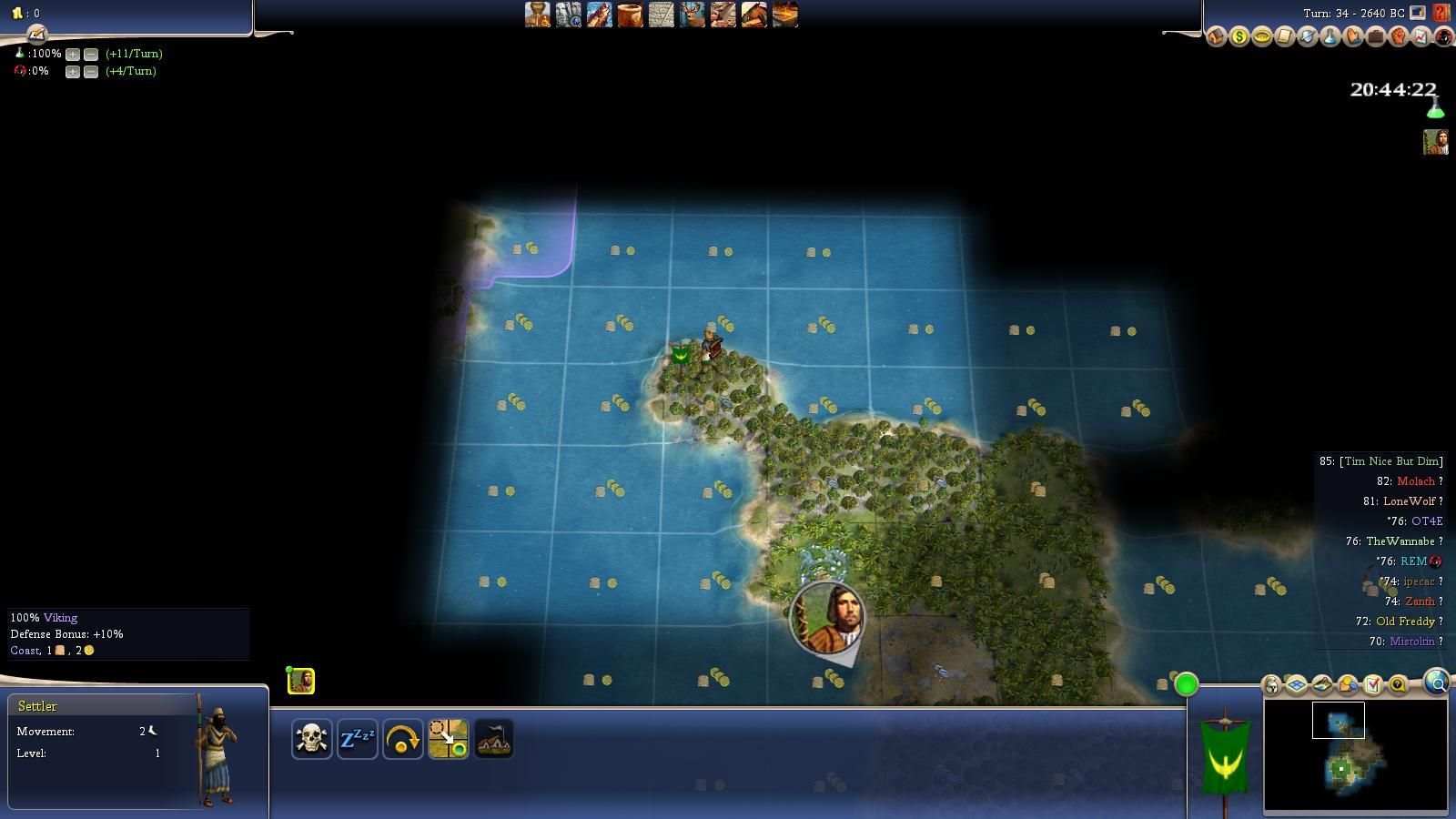
Task: Open the Civilopedia red question mark book
Action: [x=1441, y=13]
